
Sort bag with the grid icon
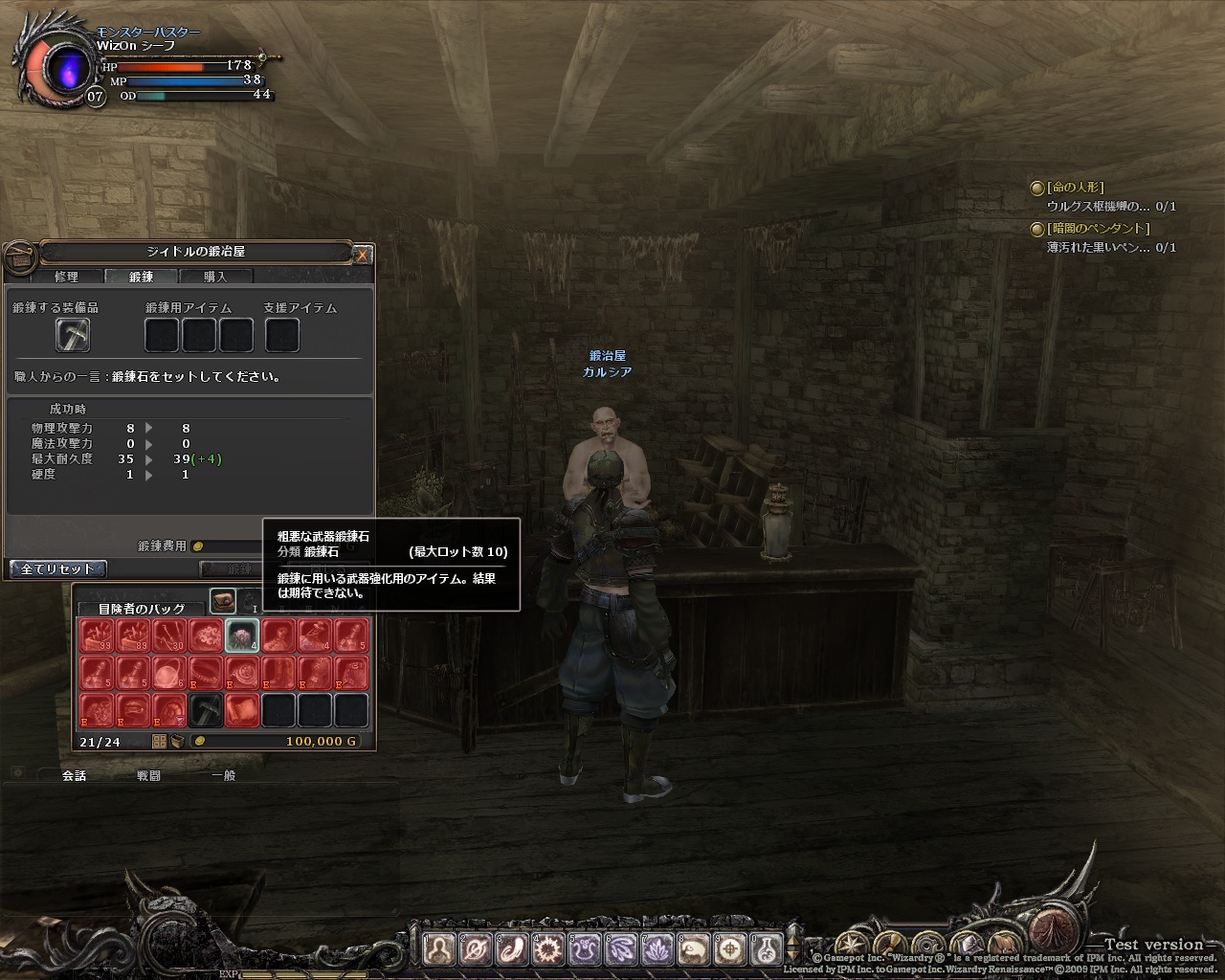click(159, 742)
